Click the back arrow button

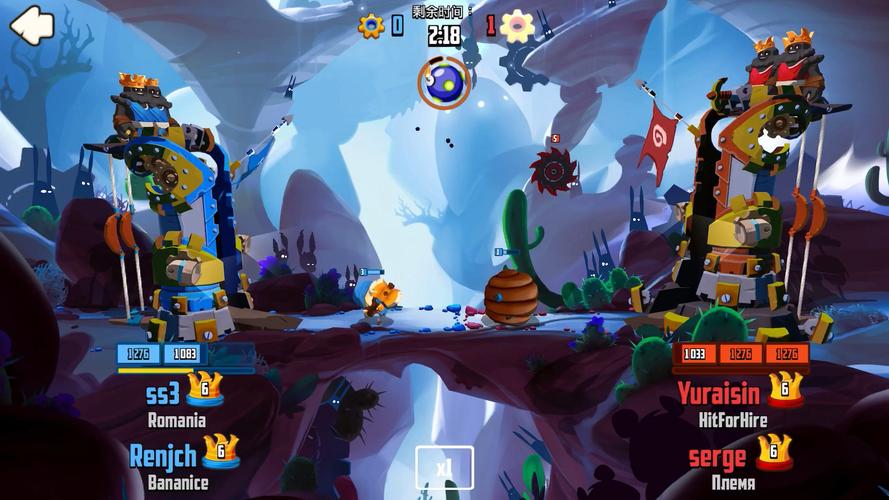[x=32, y=25]
